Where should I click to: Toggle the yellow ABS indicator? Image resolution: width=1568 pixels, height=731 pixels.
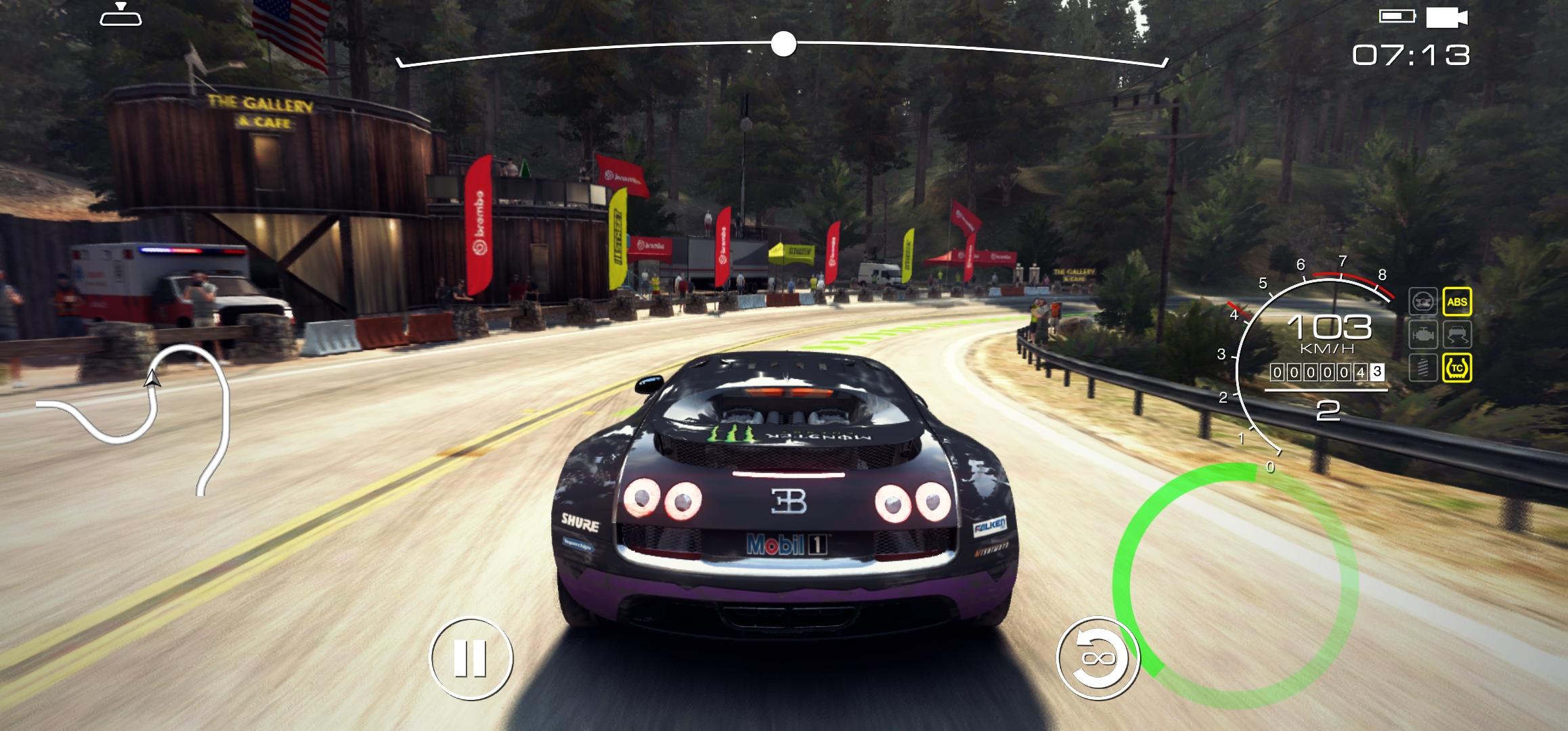pyautogui.click(x=1457, y=302)
